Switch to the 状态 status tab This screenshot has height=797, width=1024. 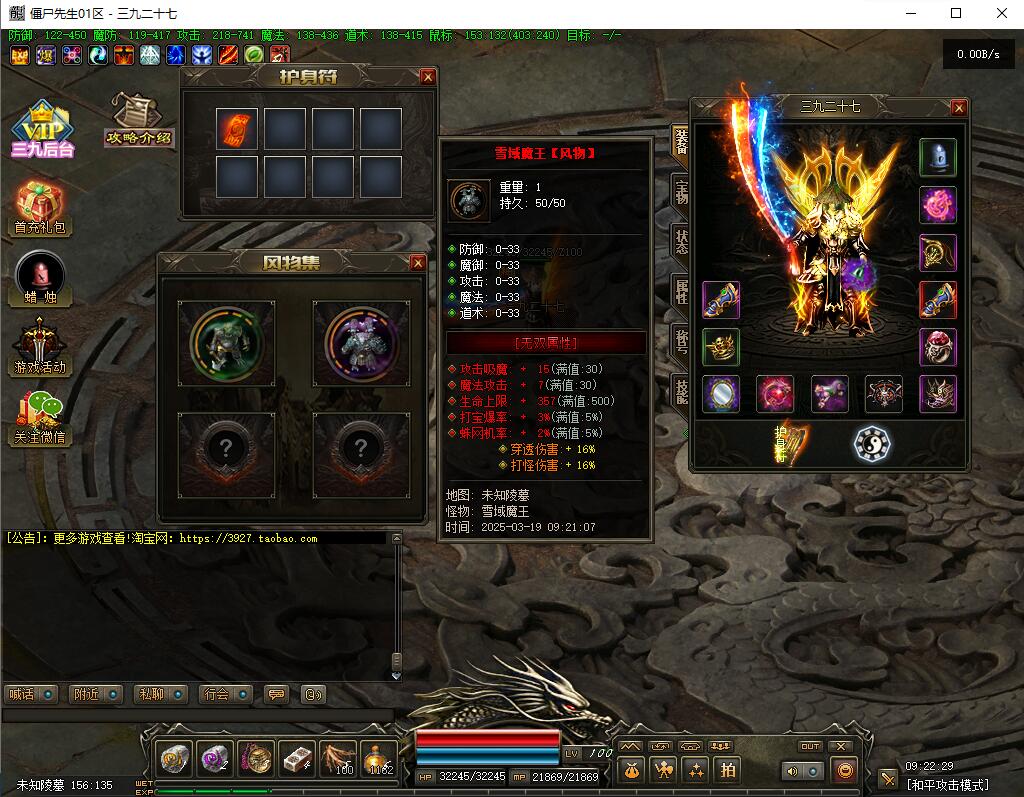[x=681, y=243]
